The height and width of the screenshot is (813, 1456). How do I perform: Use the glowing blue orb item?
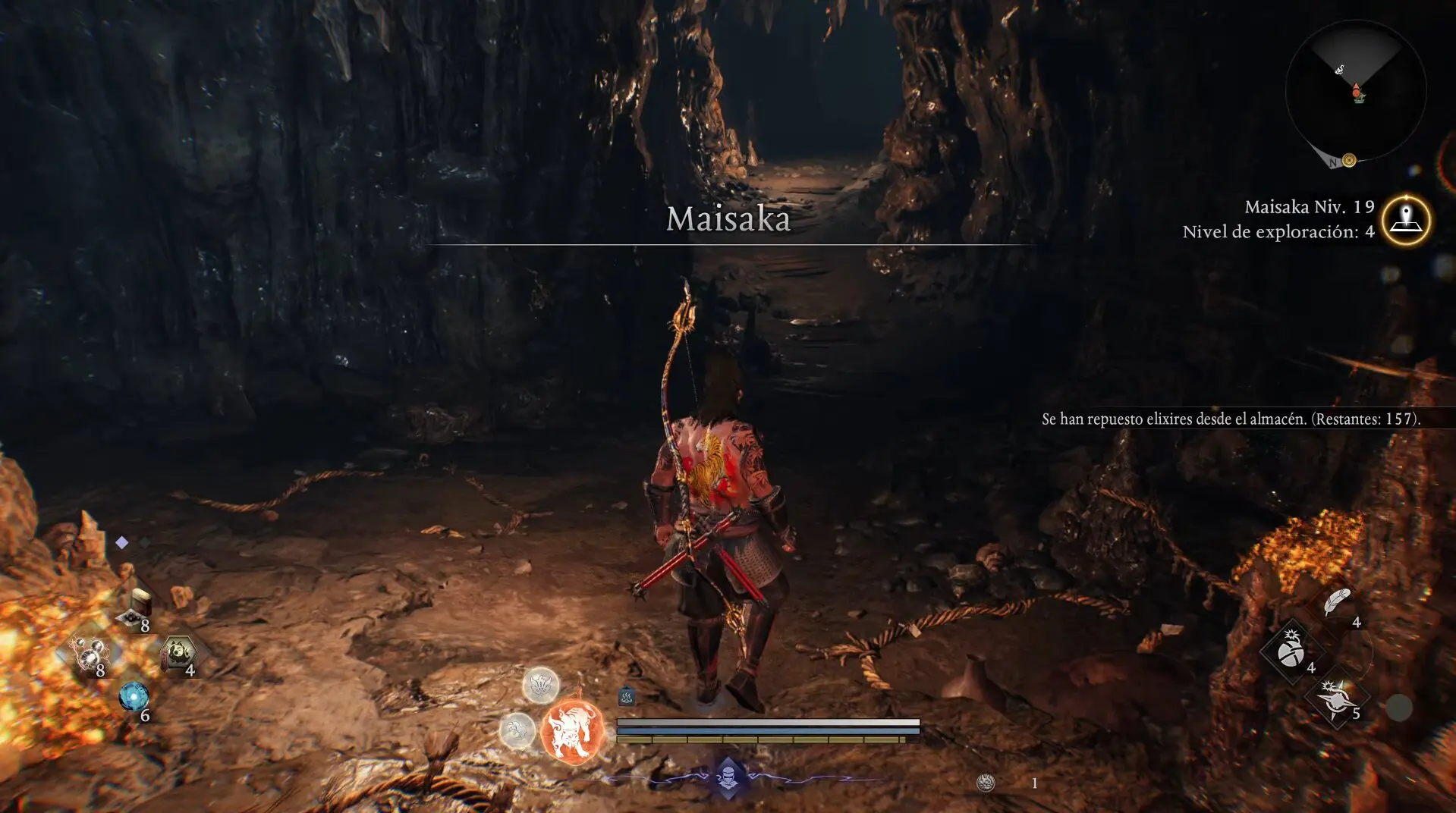pyautogui.click(x=134, y=697)
